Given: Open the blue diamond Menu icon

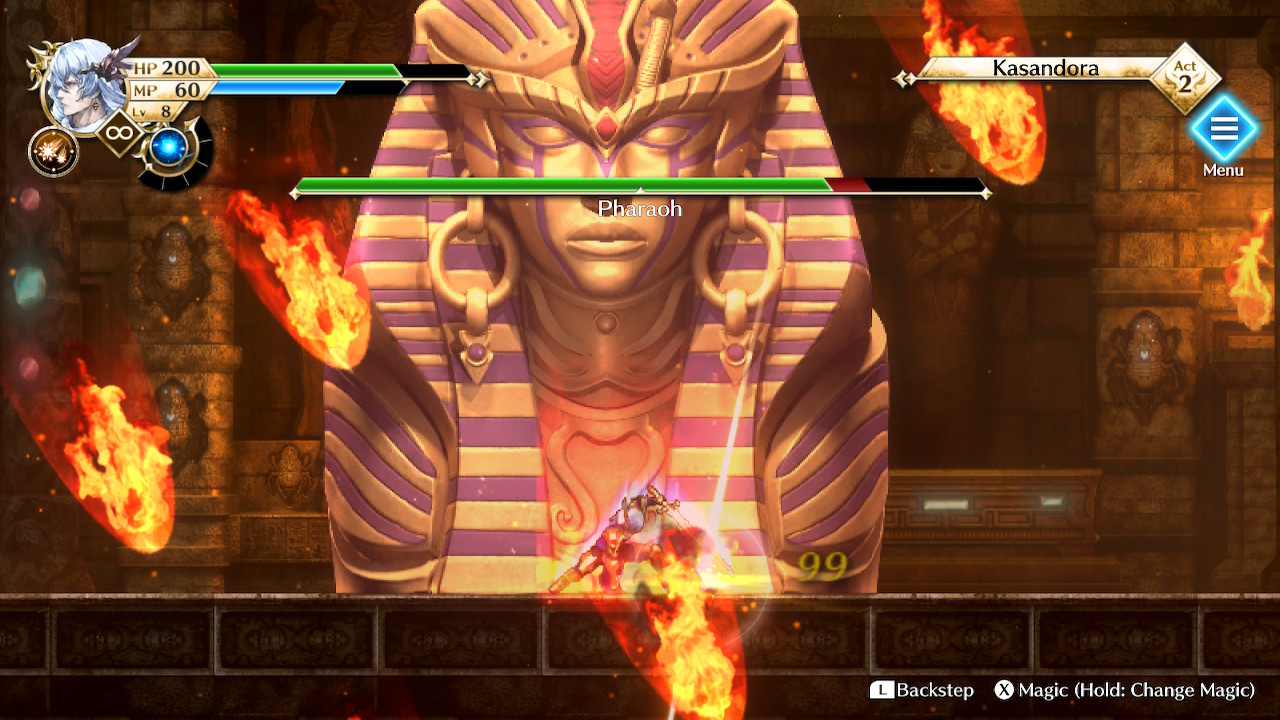Looking at the screenshot, I should (1224, 130).
